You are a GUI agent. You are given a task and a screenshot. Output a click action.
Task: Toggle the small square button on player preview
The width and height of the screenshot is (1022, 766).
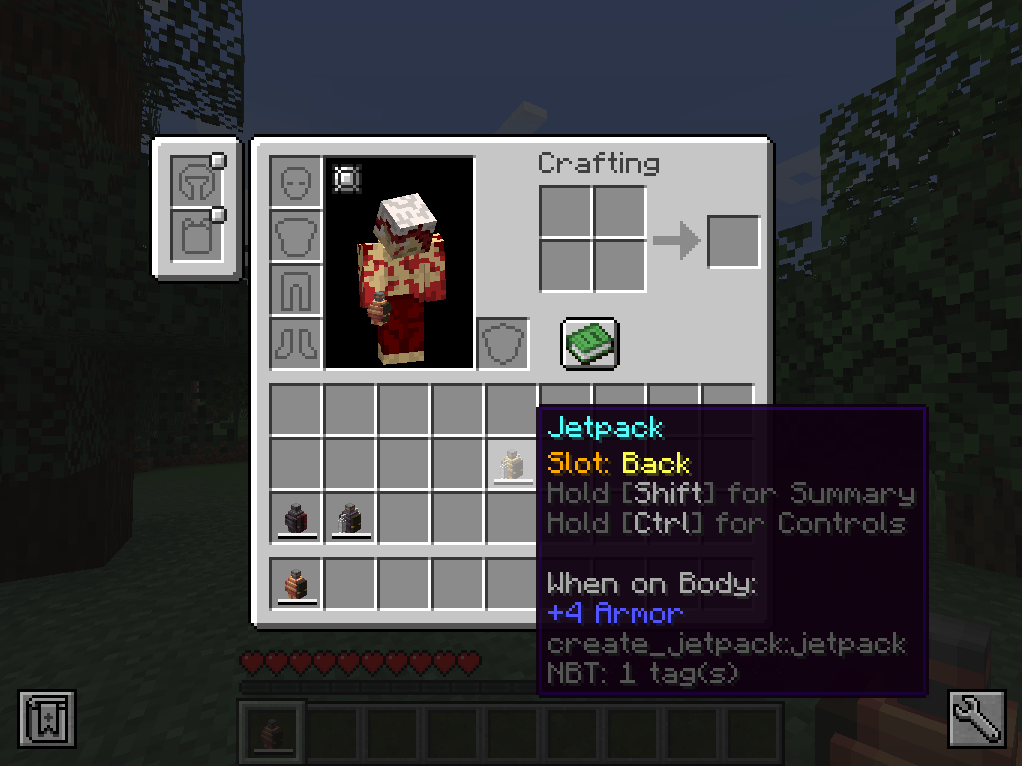347,179
